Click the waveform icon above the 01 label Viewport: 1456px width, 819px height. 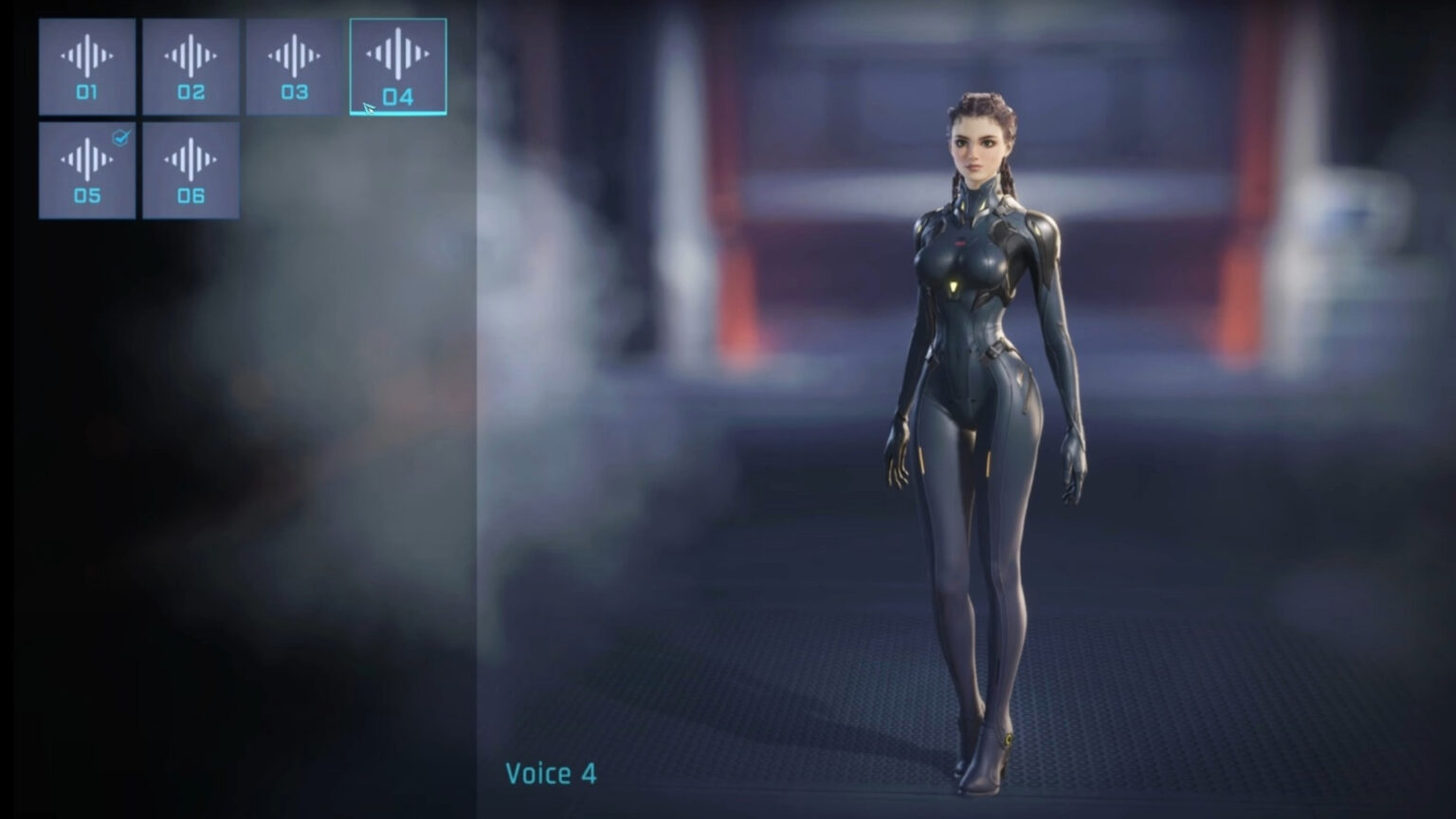click(x=86, y=55)
